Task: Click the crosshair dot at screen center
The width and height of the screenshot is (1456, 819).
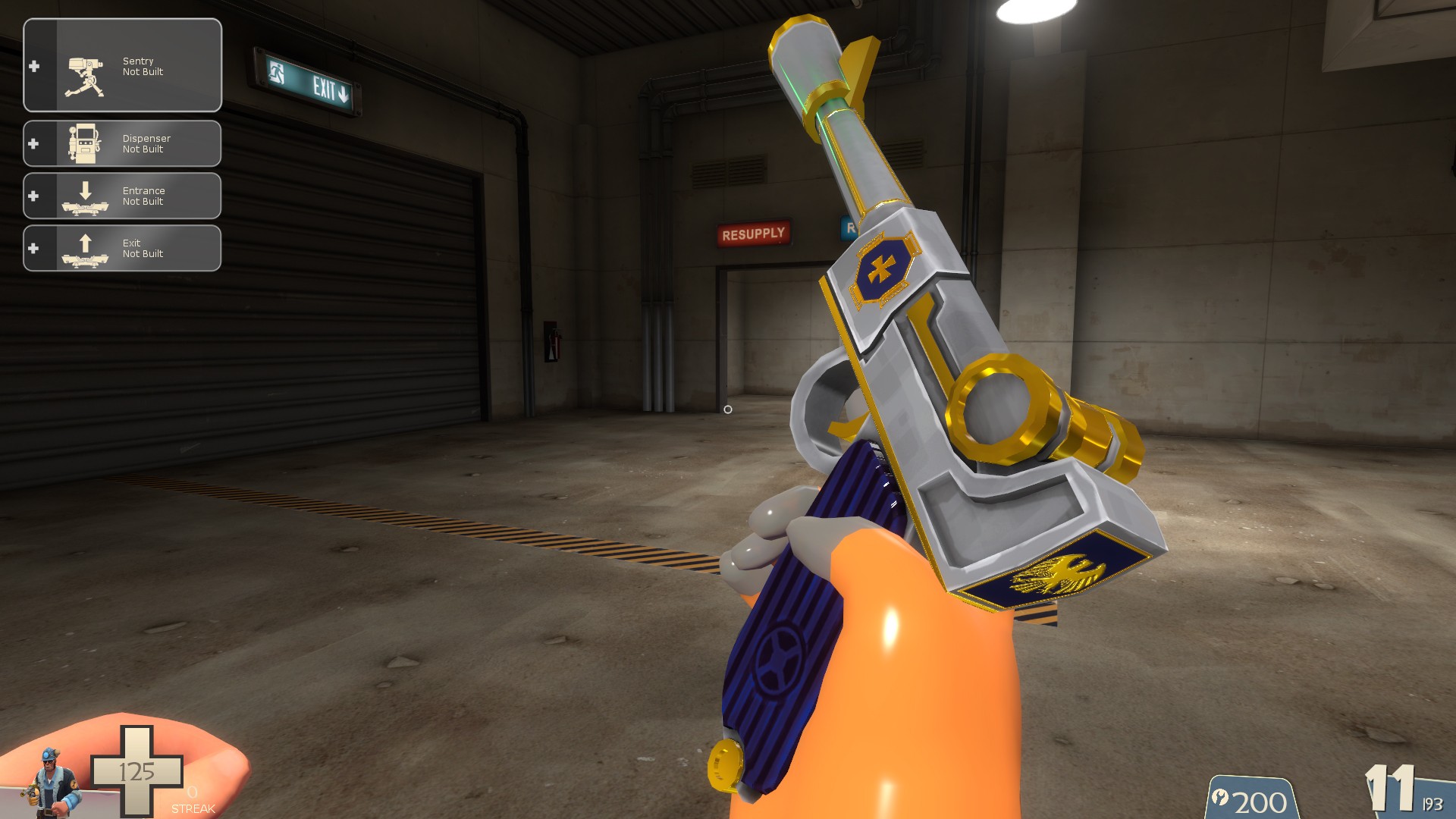Action: pyautogui.click(x=728, y=409)
